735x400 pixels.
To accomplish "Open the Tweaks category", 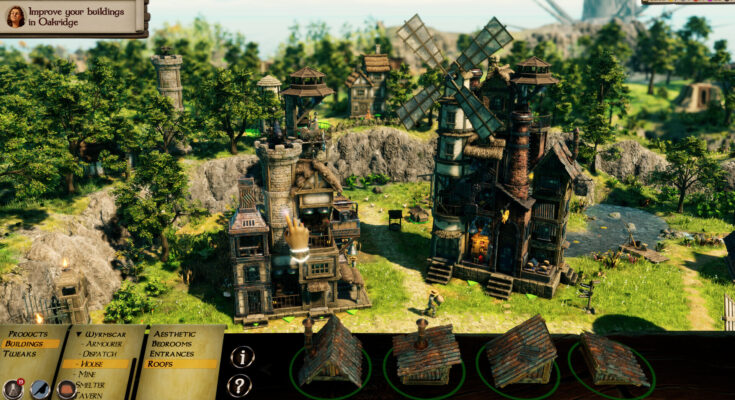I will [20, 353].
